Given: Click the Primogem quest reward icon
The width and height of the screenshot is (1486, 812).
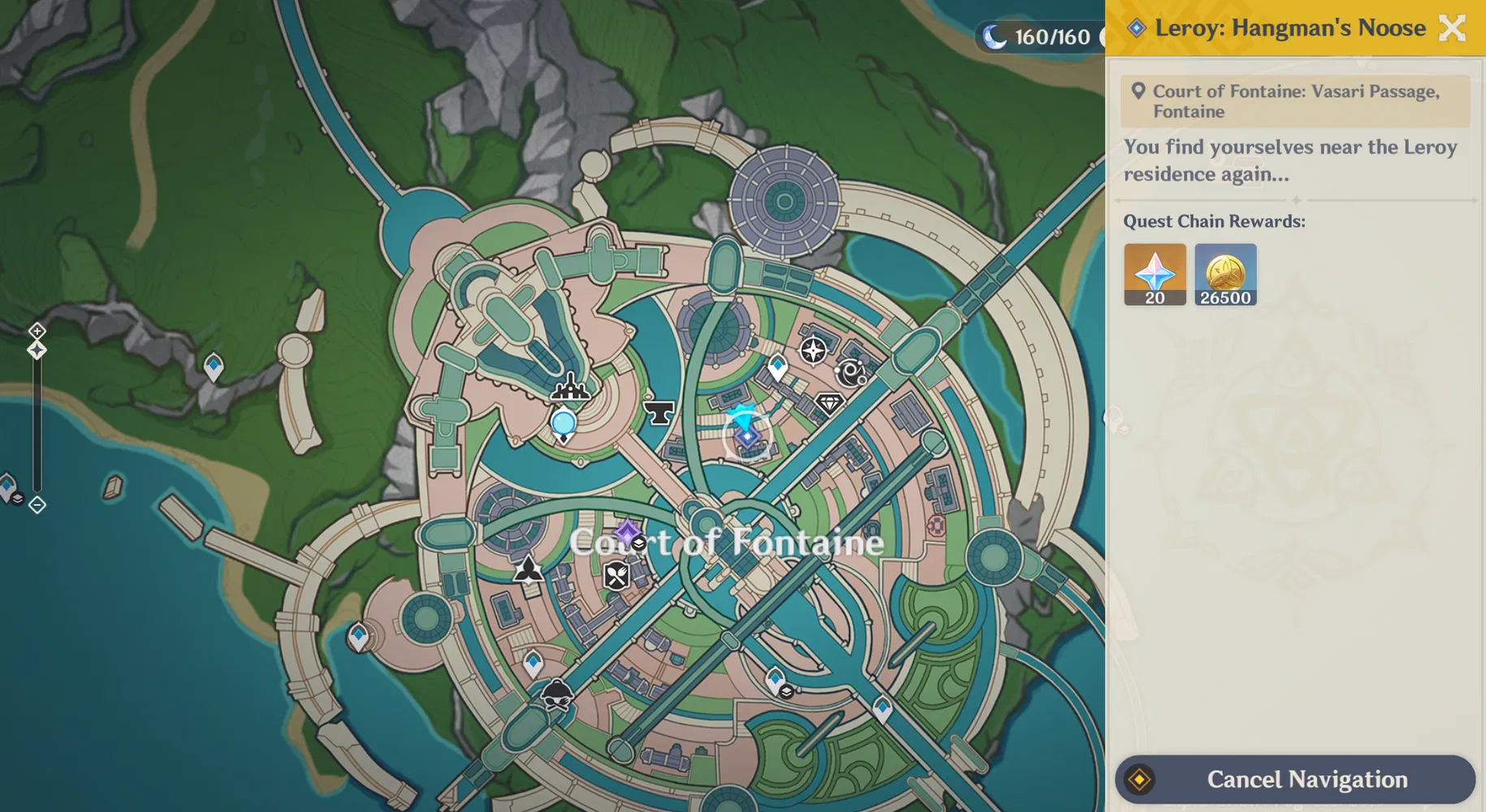Looking at the screenshot, I should tap(1154, 274).
